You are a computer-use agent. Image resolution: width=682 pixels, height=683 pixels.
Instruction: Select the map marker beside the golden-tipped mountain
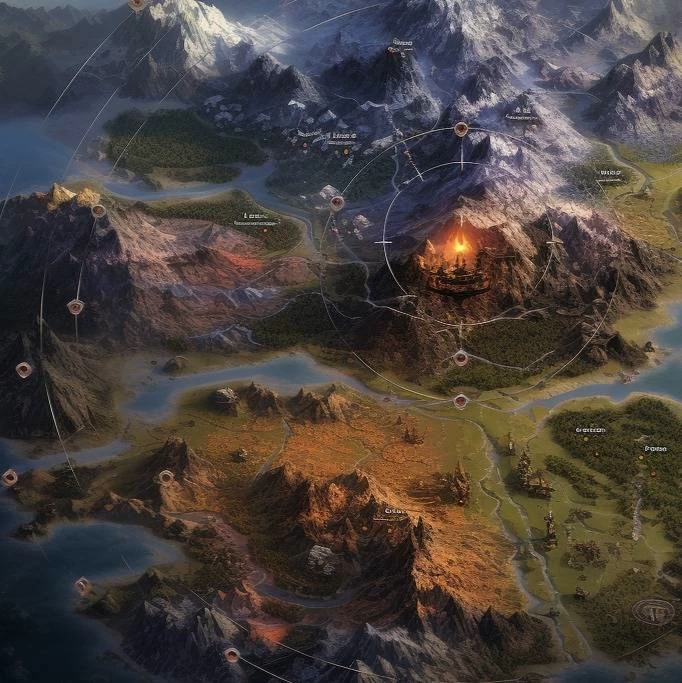click(x=98, y=211)
